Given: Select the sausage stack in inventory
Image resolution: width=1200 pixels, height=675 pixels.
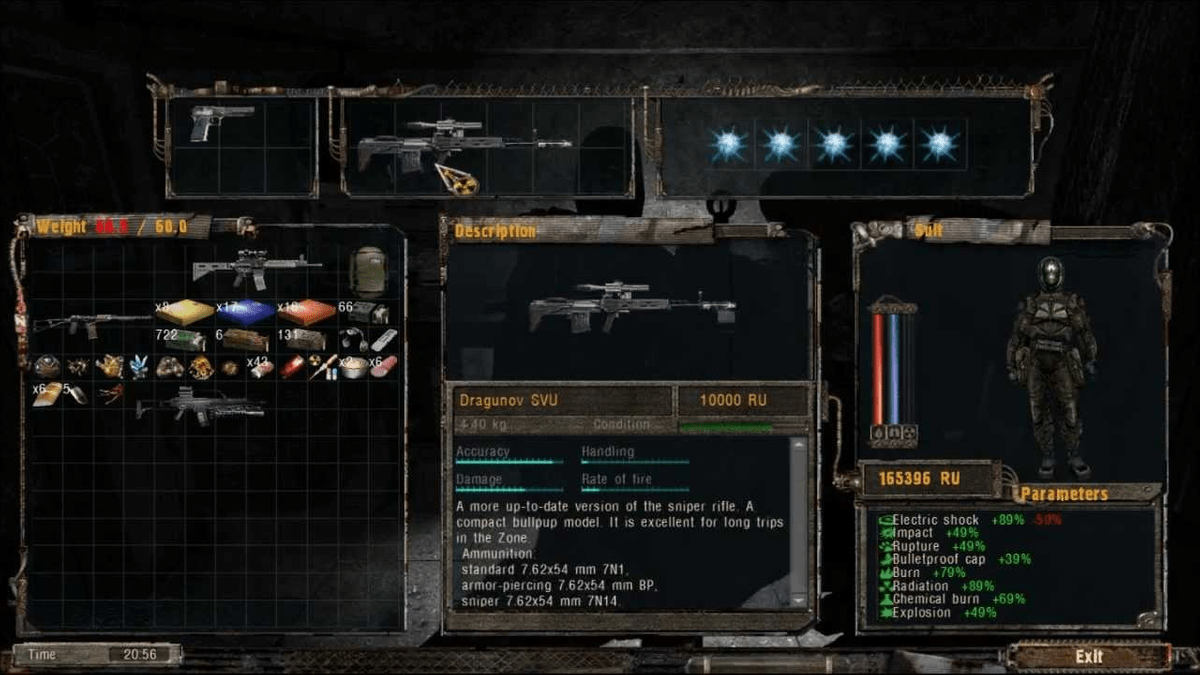Looking at the screenshot, I should coord(384,367).
